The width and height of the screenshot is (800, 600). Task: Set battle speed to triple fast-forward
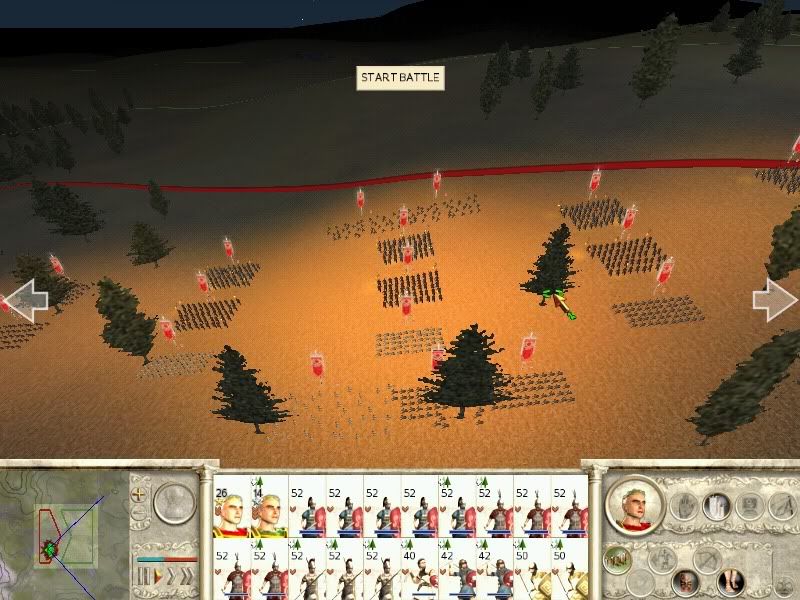(x=188, y=577)
